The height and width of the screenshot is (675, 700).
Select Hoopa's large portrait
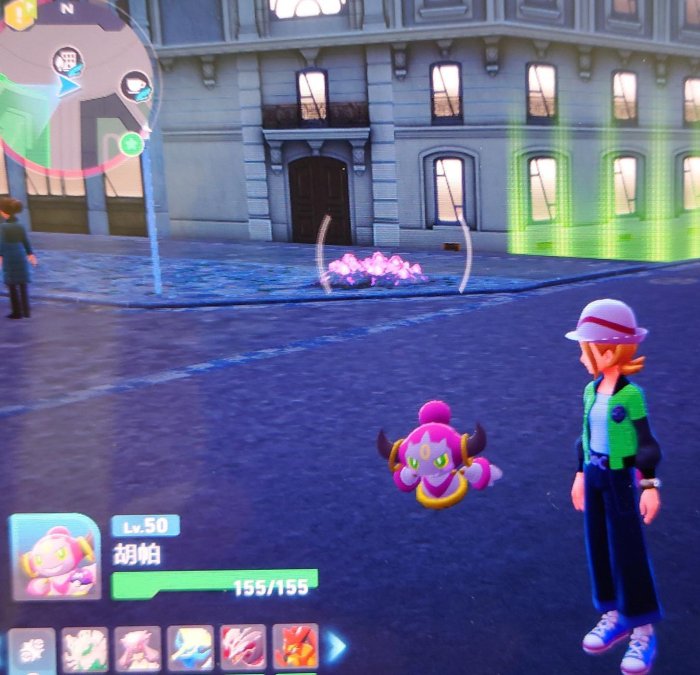click(55, 558)
